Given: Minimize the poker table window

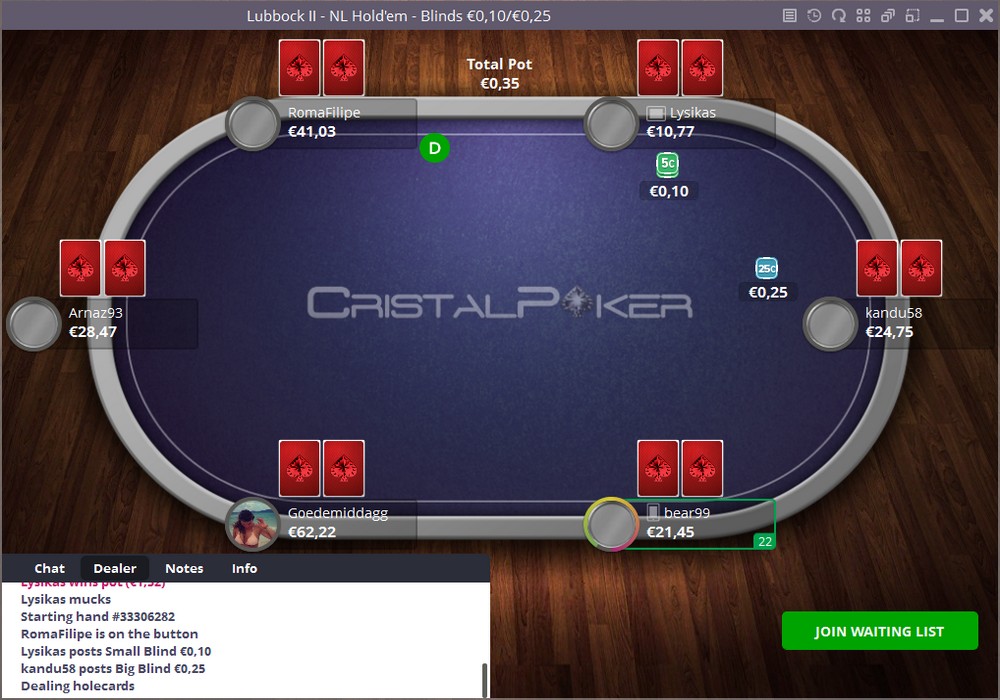Looking at the screenshot, I should click(937, 15).
